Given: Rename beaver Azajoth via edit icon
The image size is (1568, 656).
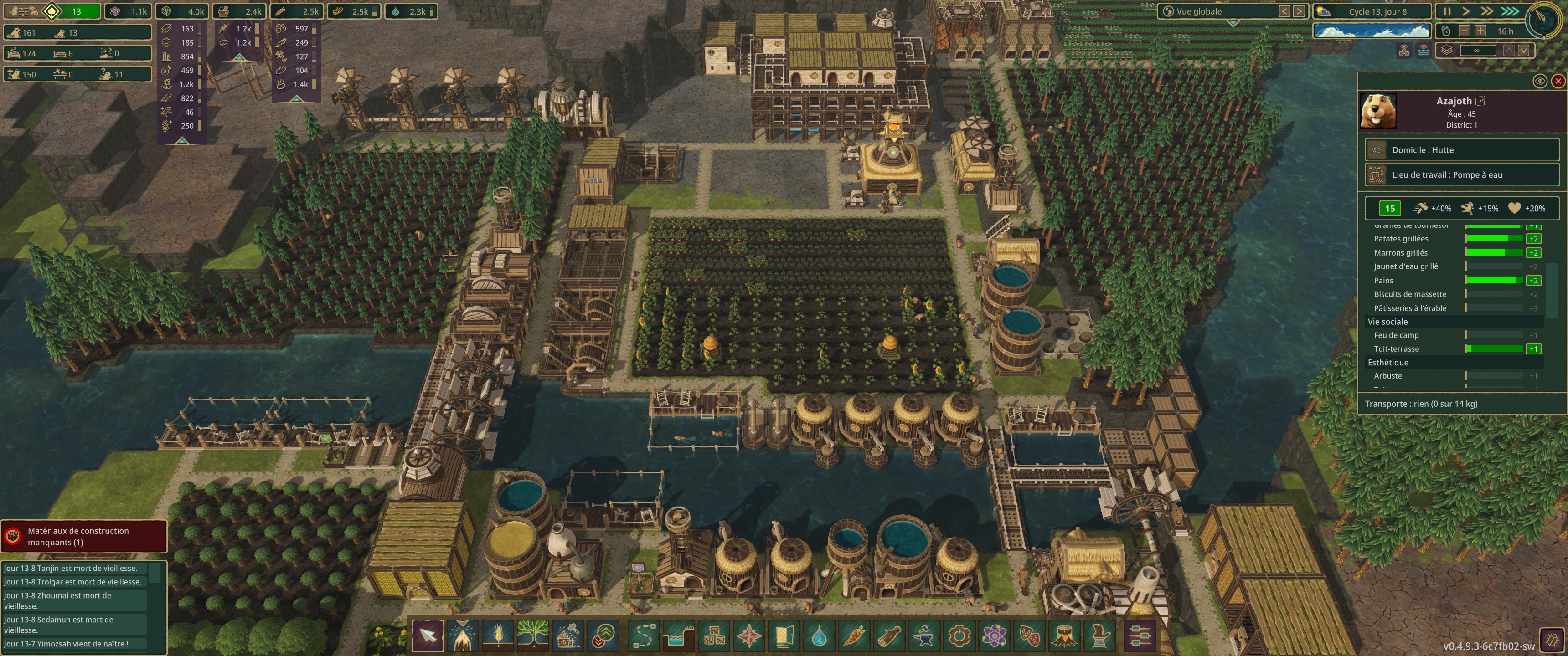Looking at the screenshot, I should coord(1481,101).
